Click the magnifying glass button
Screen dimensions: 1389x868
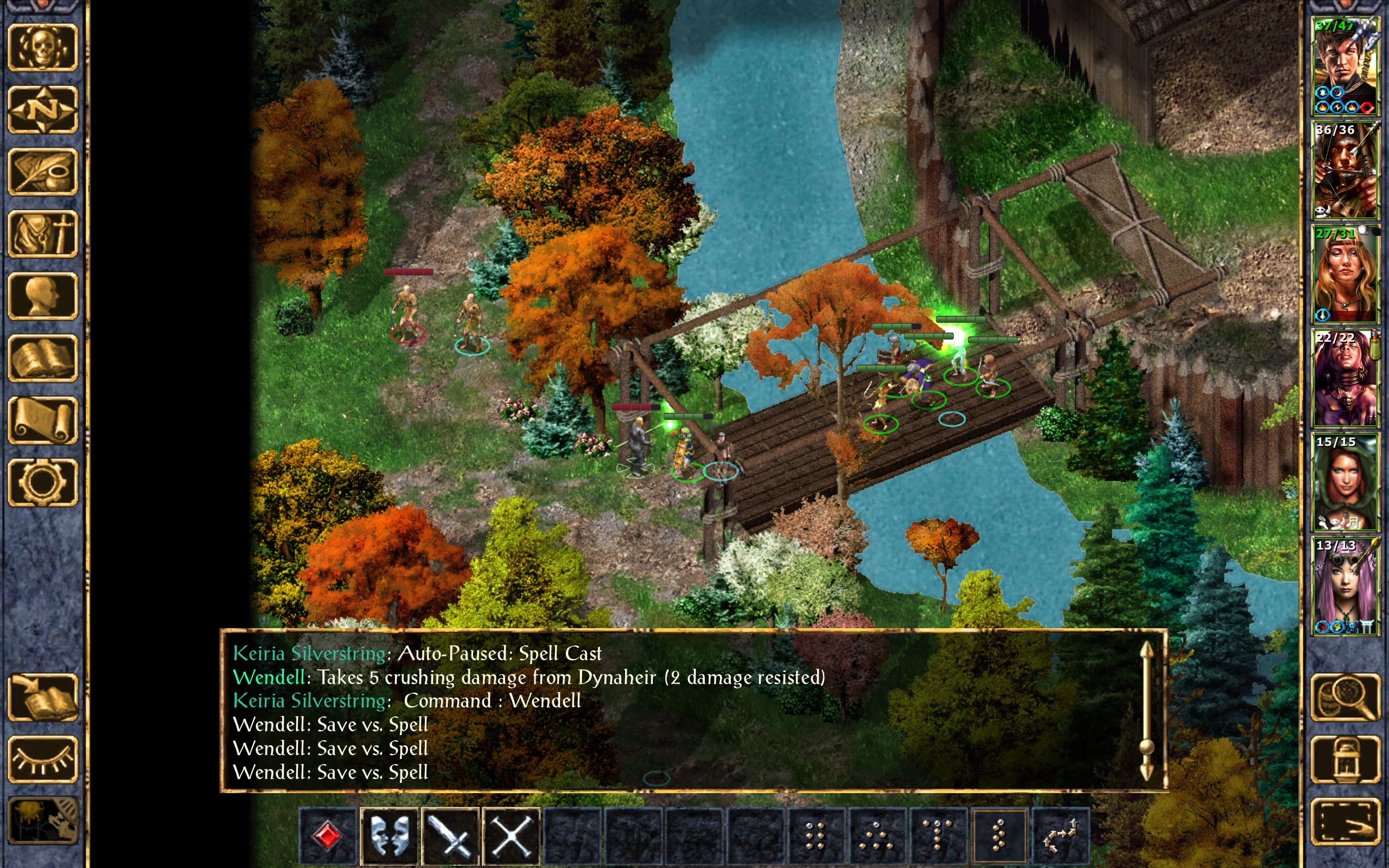[1345, 697]
